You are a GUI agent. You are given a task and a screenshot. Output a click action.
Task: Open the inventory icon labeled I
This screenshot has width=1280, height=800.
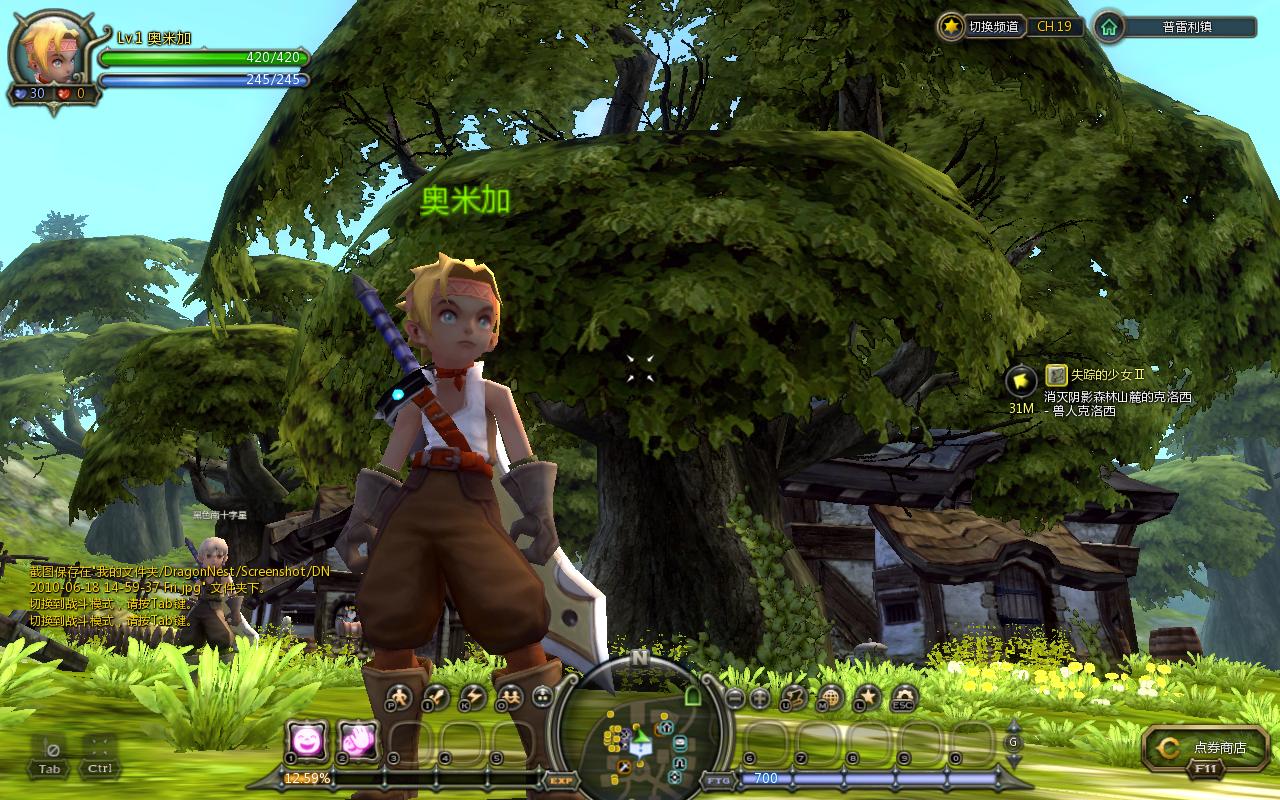pyautogui.click(x=436, y=697)
